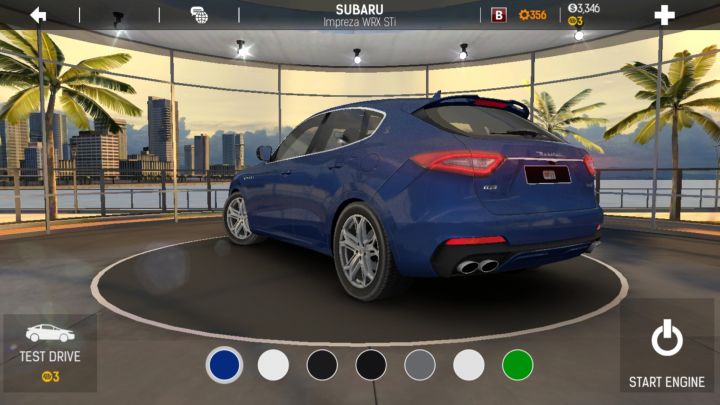Select the blue paint color

pyautogui.click(x=224, y=365)
